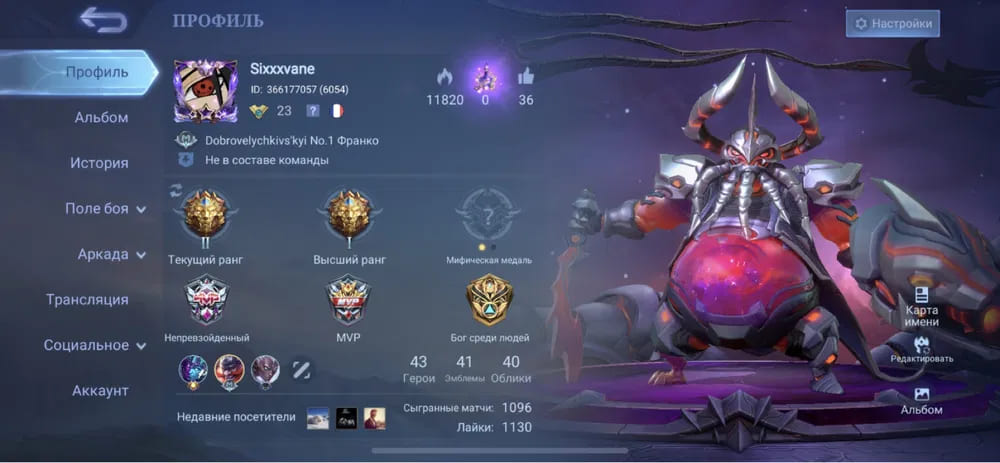The image size is (1000, 463).
Task: Open the first recent visitor thumbnail
Action: click(318, 418)
